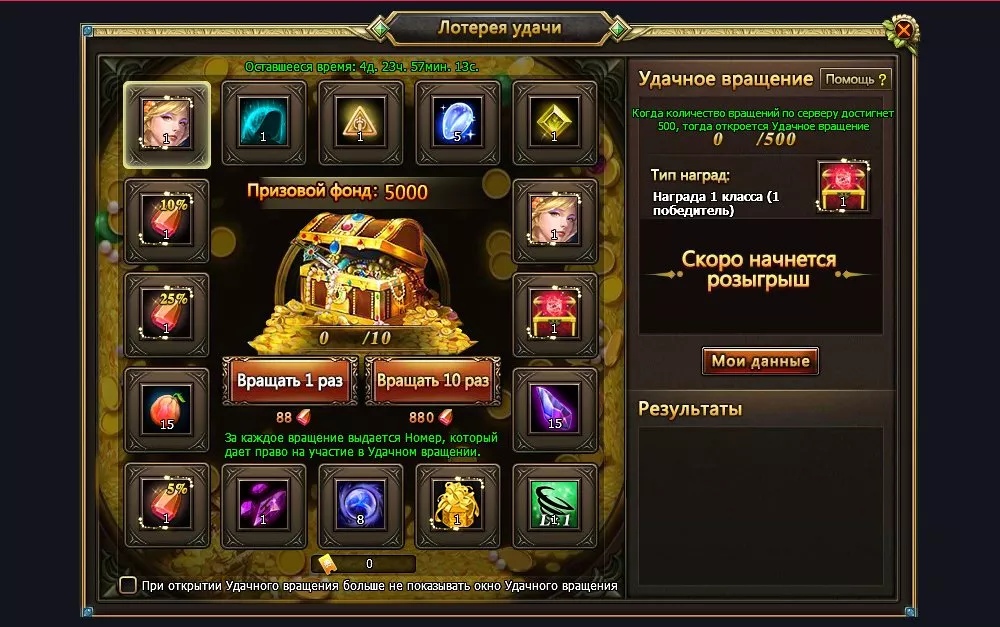Open the Помощь help button
The image size is (1000, 627).
tap(855, 79)
